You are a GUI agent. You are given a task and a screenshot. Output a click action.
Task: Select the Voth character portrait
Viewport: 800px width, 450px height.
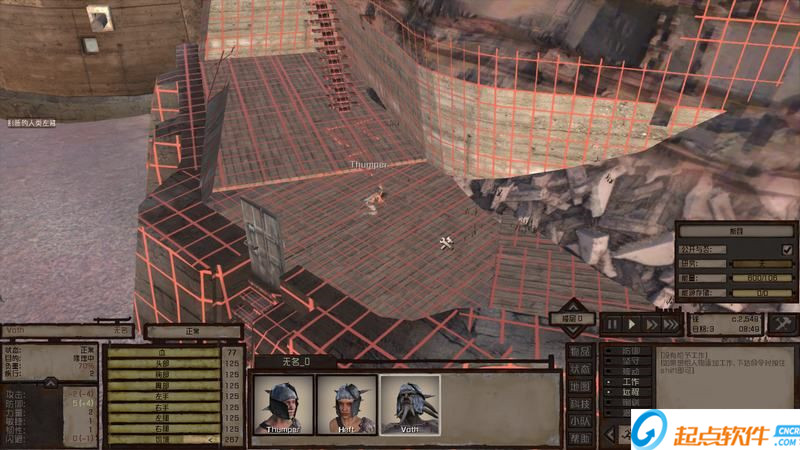pos(410,404)
